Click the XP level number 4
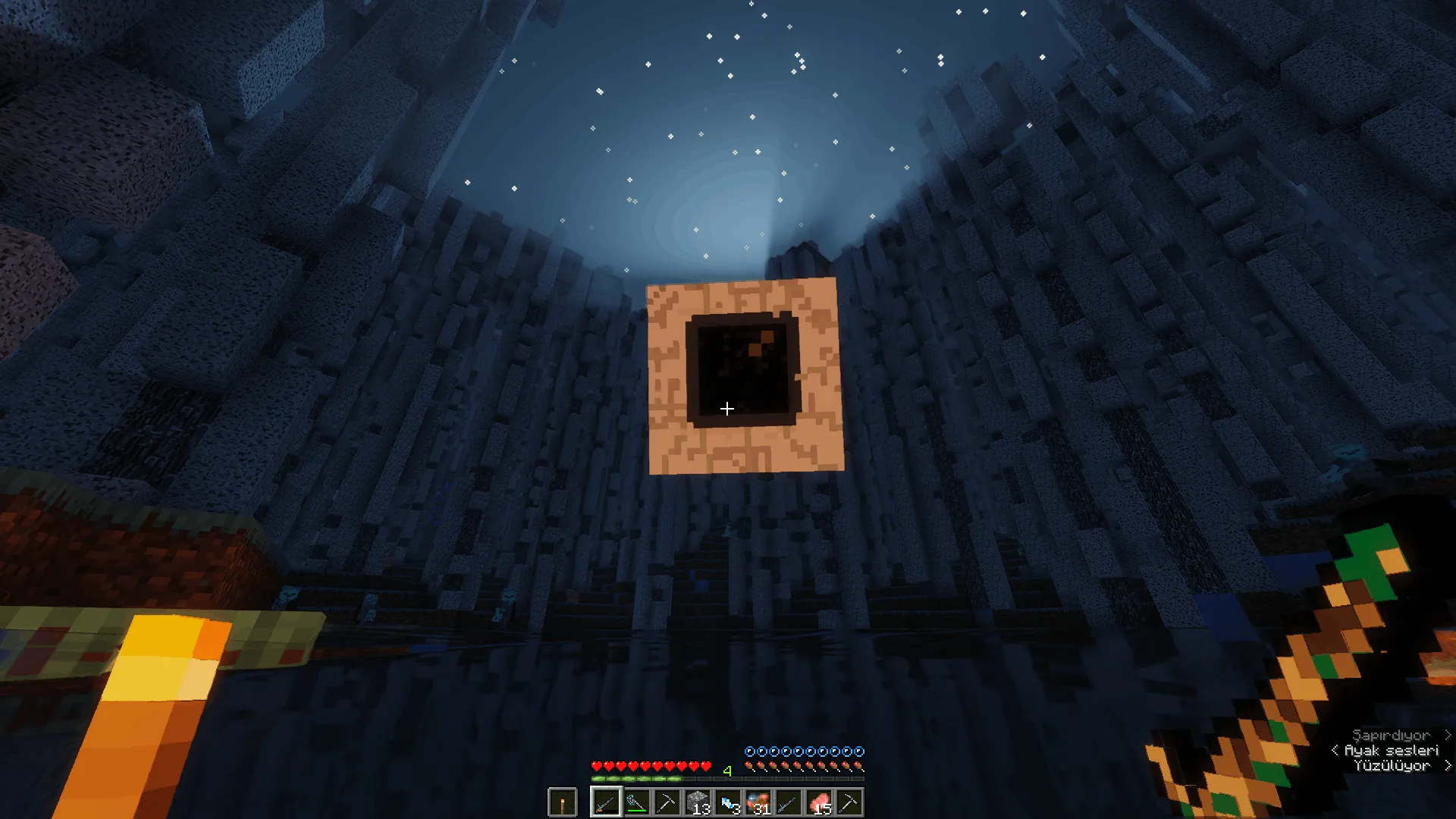Viewport: 1456px width, 819px height. [726, 770]
